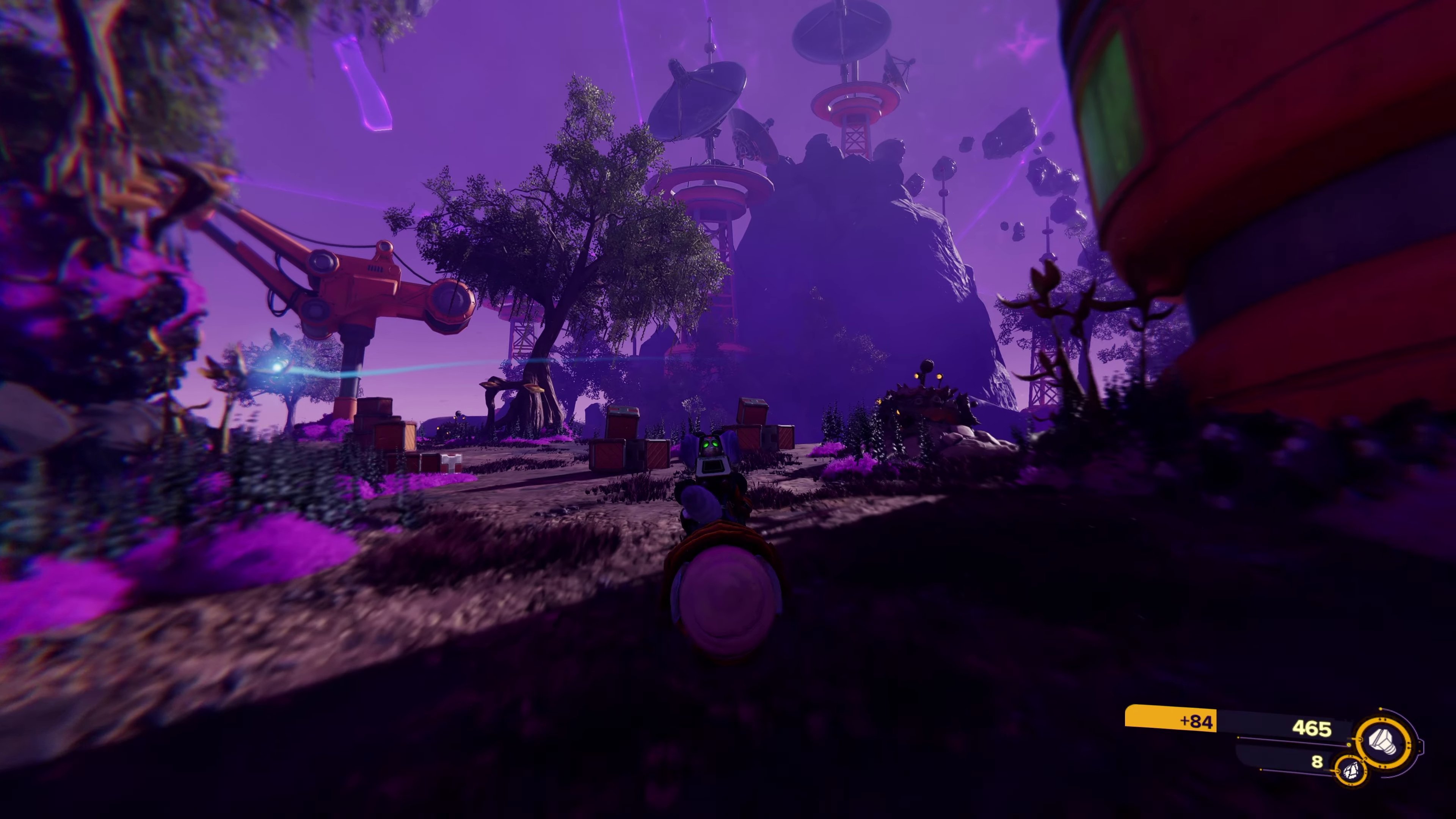Click the yellow dot above the bolt HUD ring

pos(1380,708)
